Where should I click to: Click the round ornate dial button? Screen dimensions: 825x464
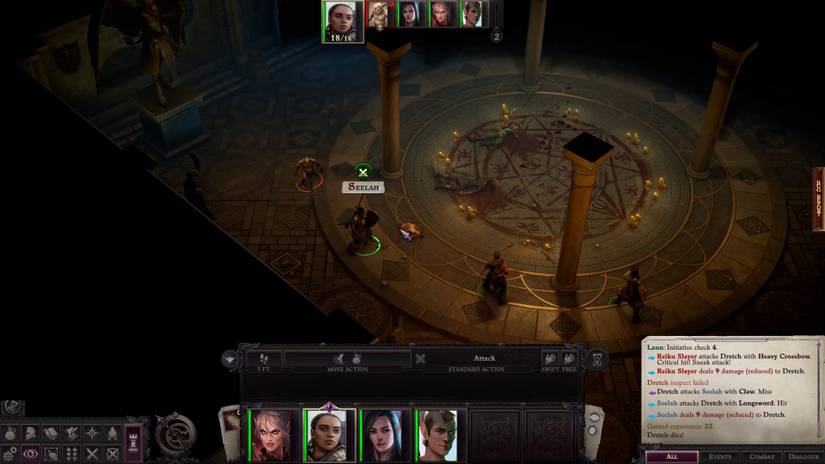point(174,436)
